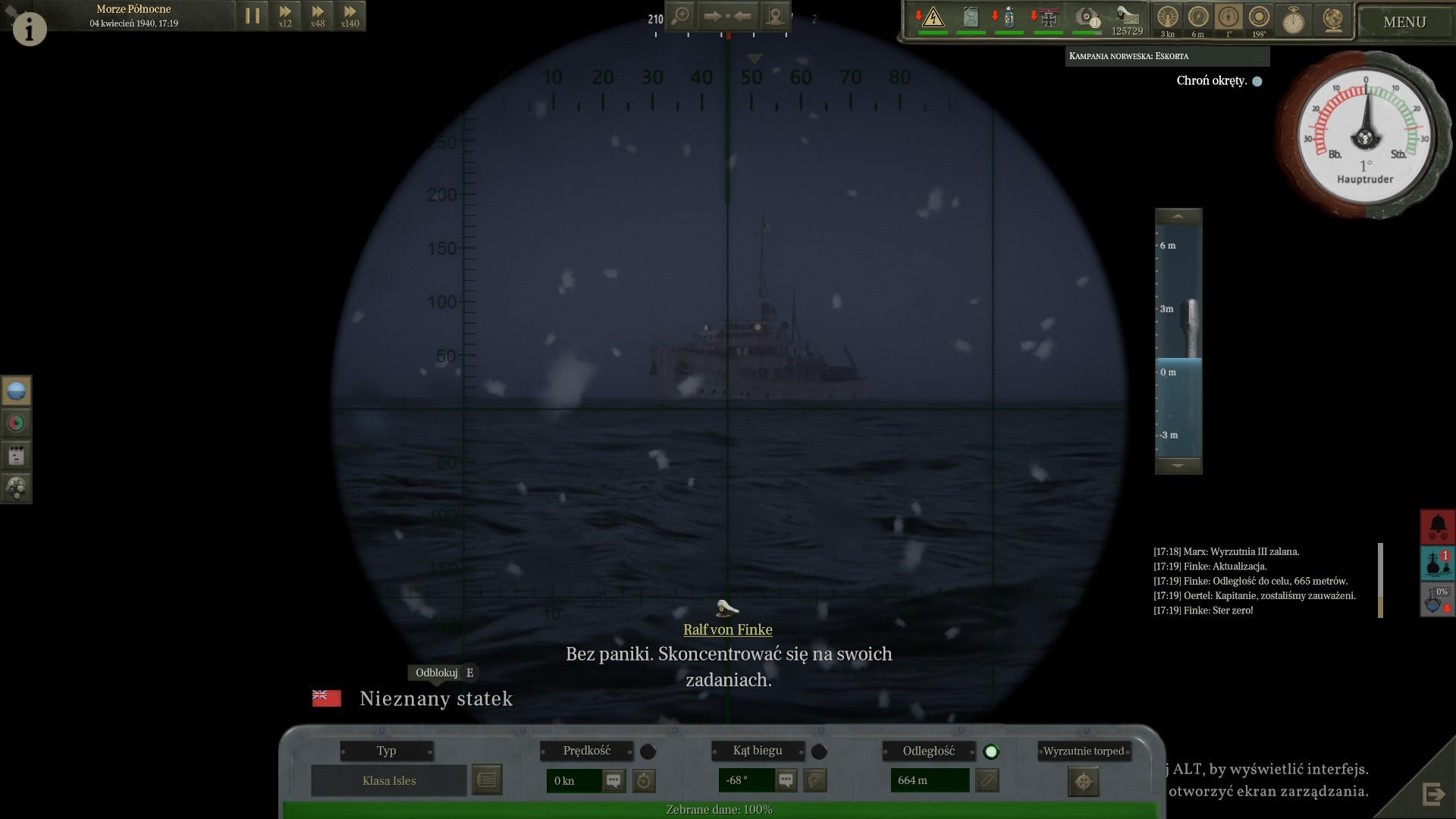
Task: Set time compression to x140
Action: [x=350, y=16]
